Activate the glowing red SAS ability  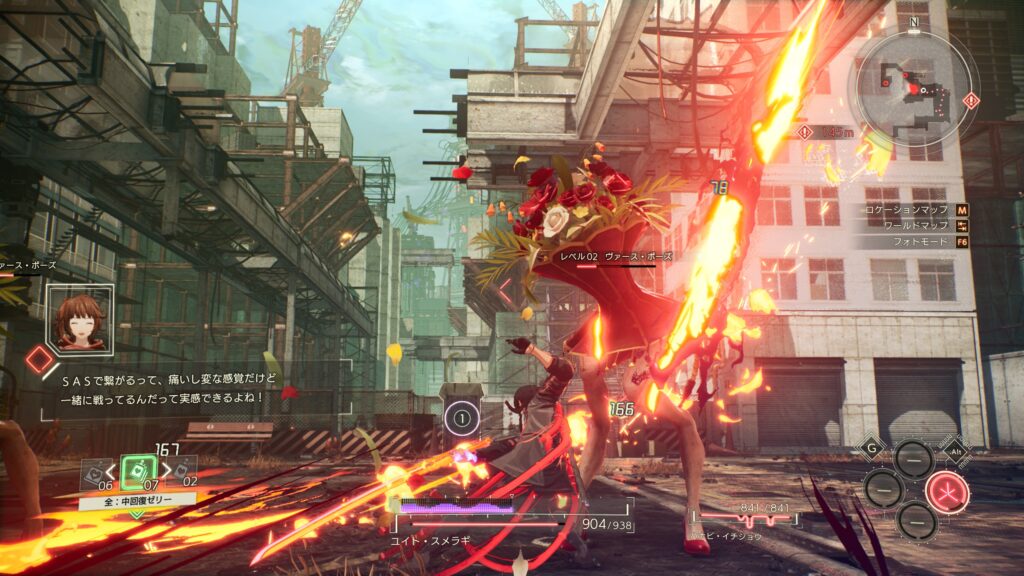point(945,490)
